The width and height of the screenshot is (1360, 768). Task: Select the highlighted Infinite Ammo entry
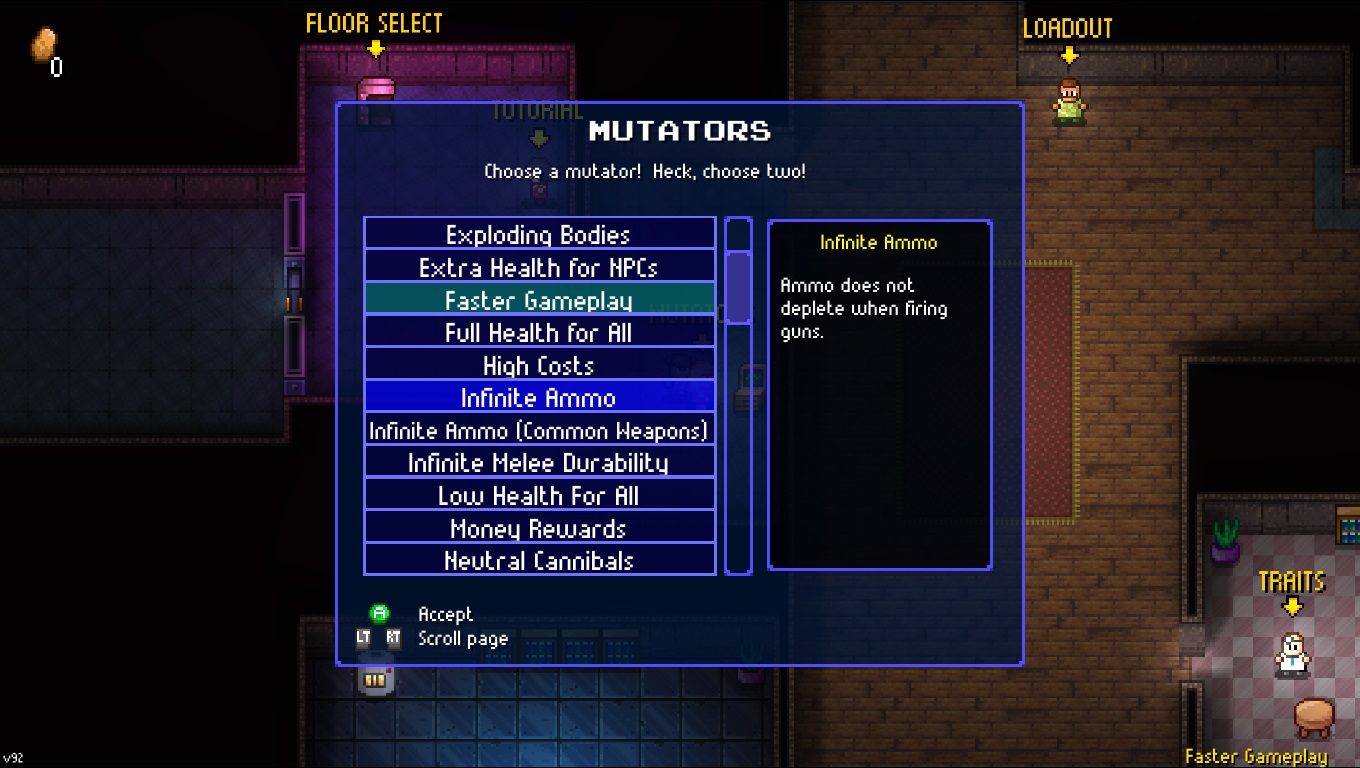click(539, 397)
